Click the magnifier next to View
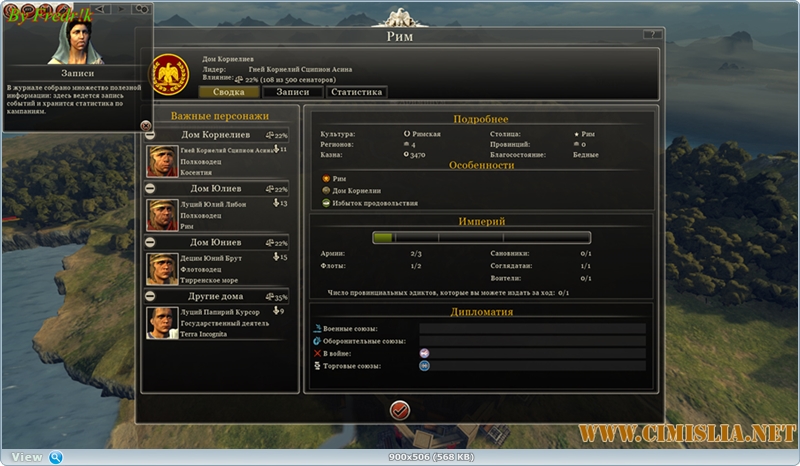Viewport: 800px width, 466px height. 56,457
